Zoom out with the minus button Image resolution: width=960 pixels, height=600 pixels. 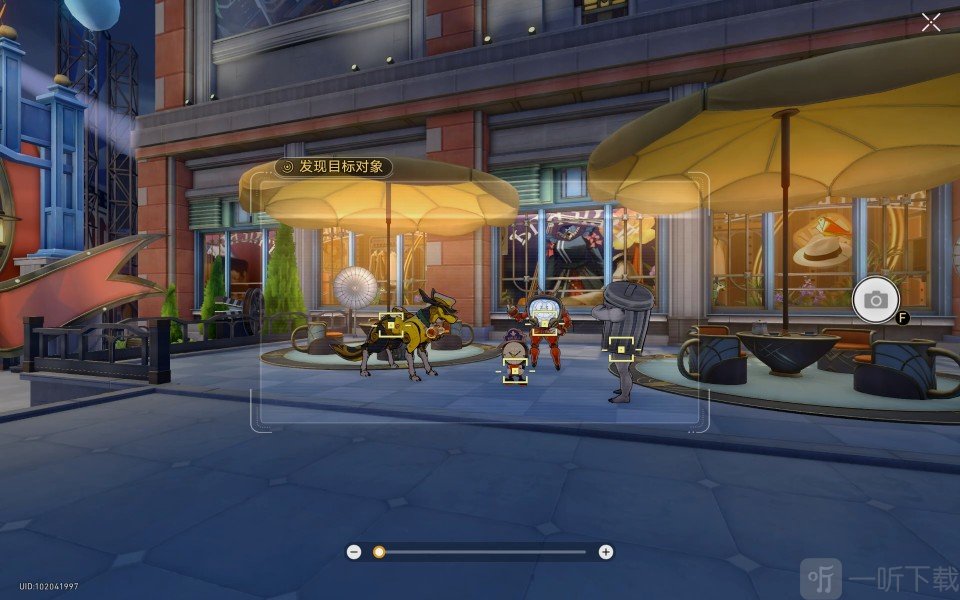(x=354, y=552)
